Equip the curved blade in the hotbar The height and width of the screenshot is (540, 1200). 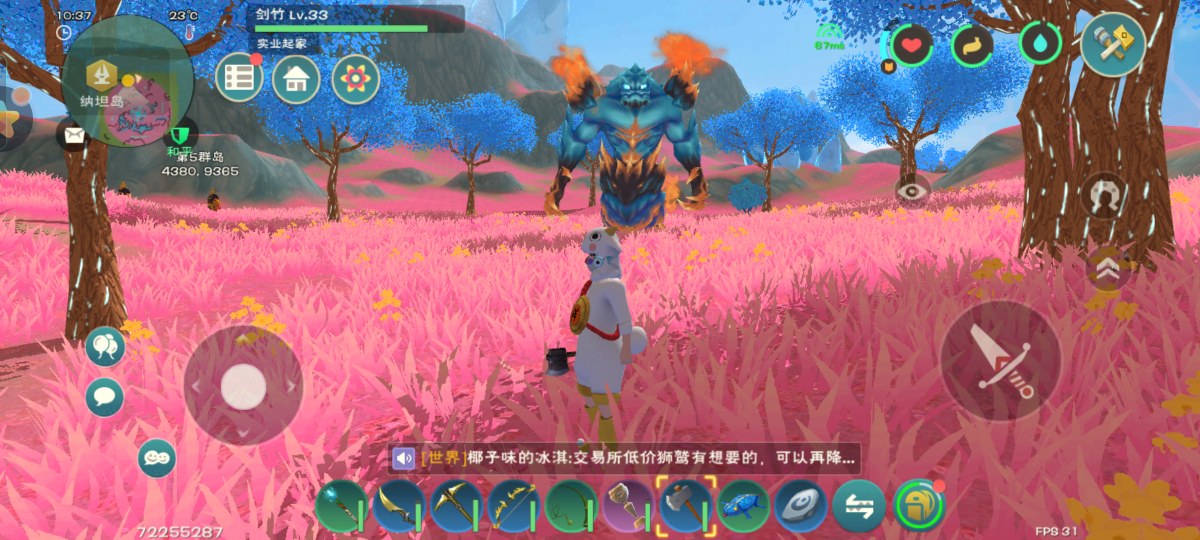398,505
